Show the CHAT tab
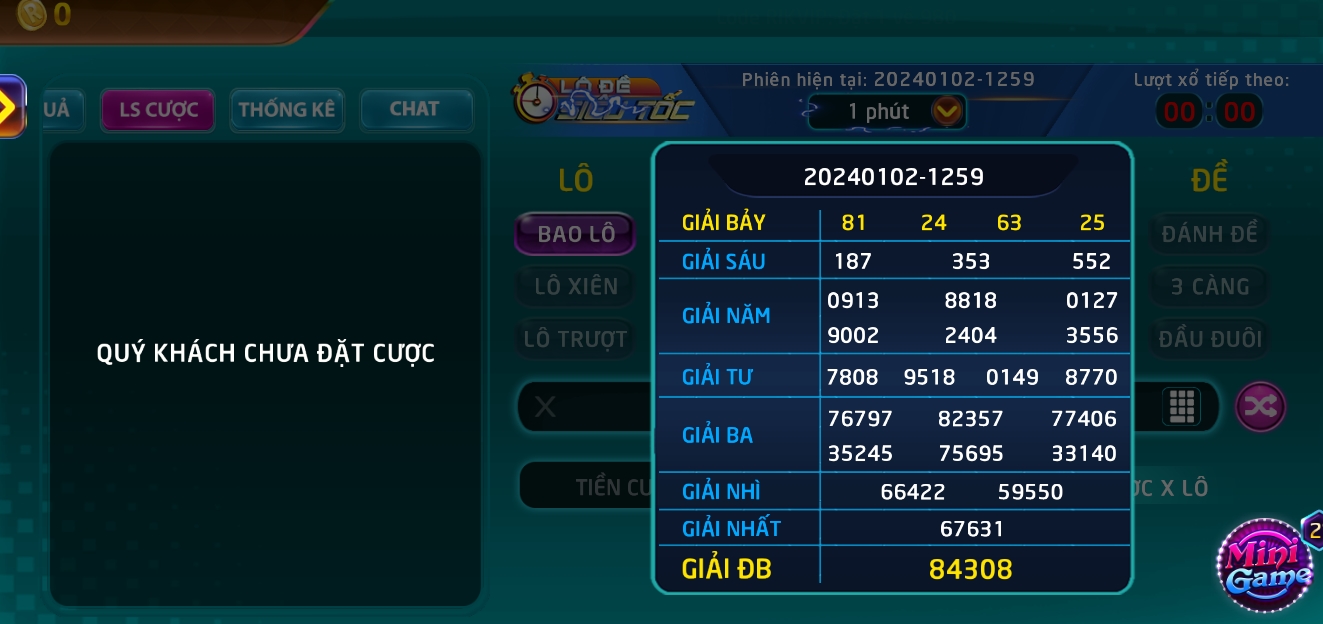1323x624 pixels. click(x=415, y=110)
